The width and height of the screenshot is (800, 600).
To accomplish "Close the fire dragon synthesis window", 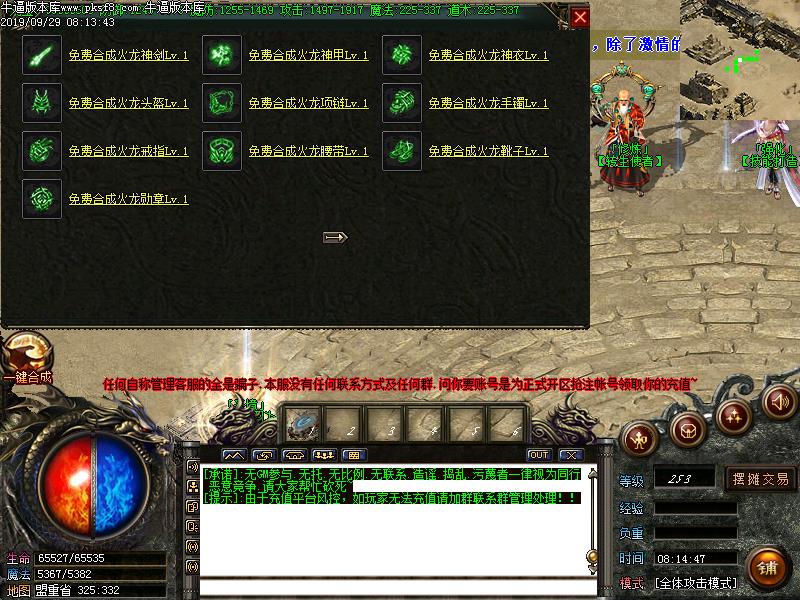I will 580,17.
